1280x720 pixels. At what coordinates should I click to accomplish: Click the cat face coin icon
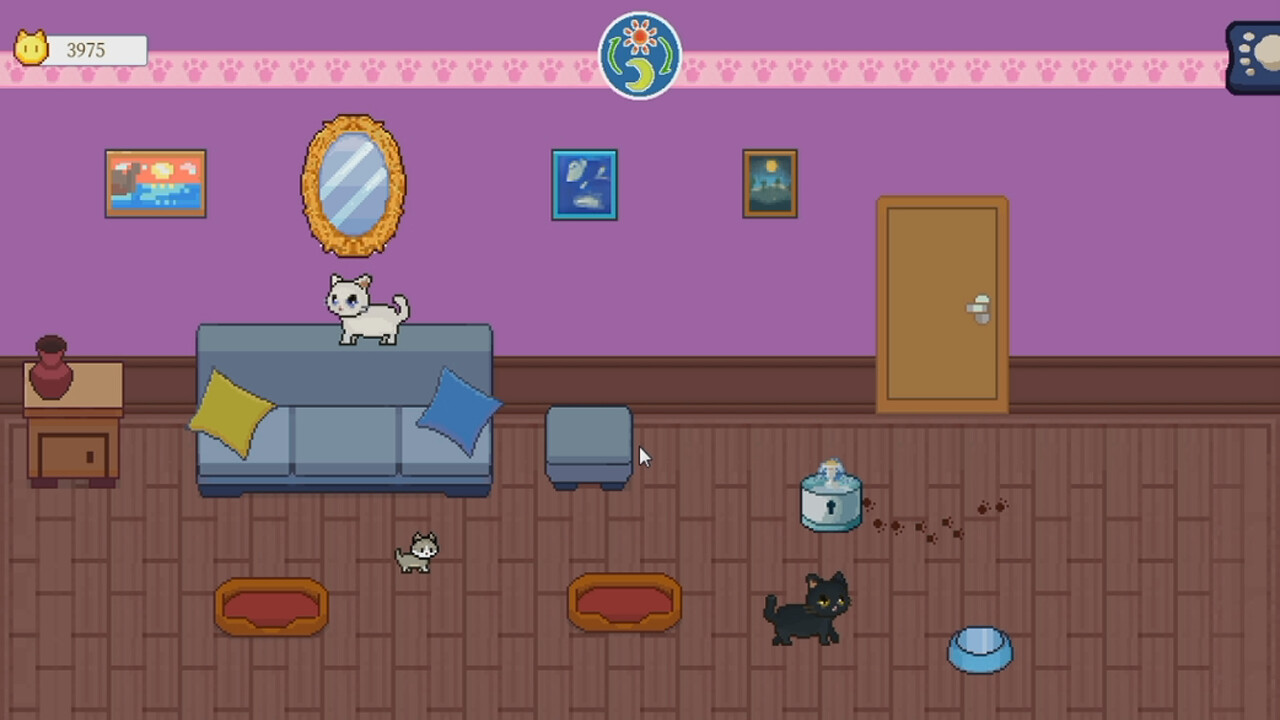[x=30, y=48]
